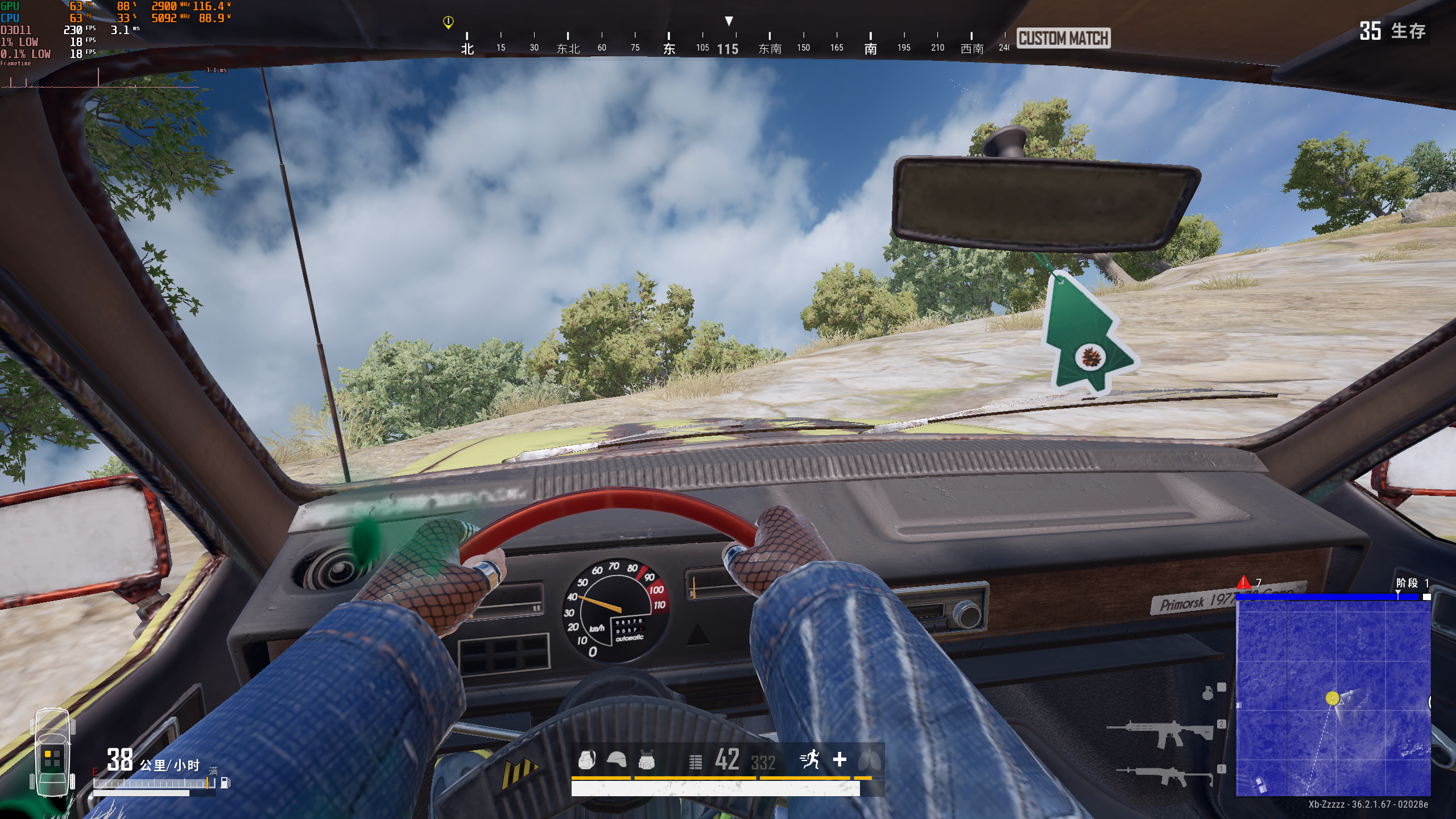Click the lungs breath icon
The image size is (1456, 819).
[870, 759]
